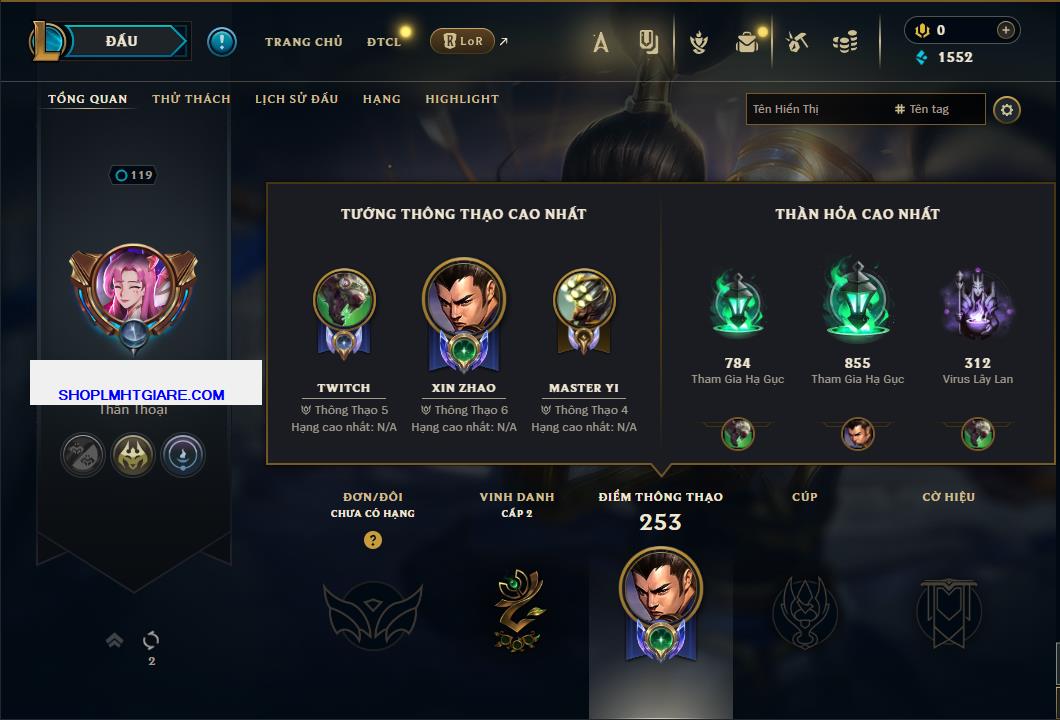1060x720 pixels.
Task: Open the hammer crafting icon
Action: click(796, 42)
